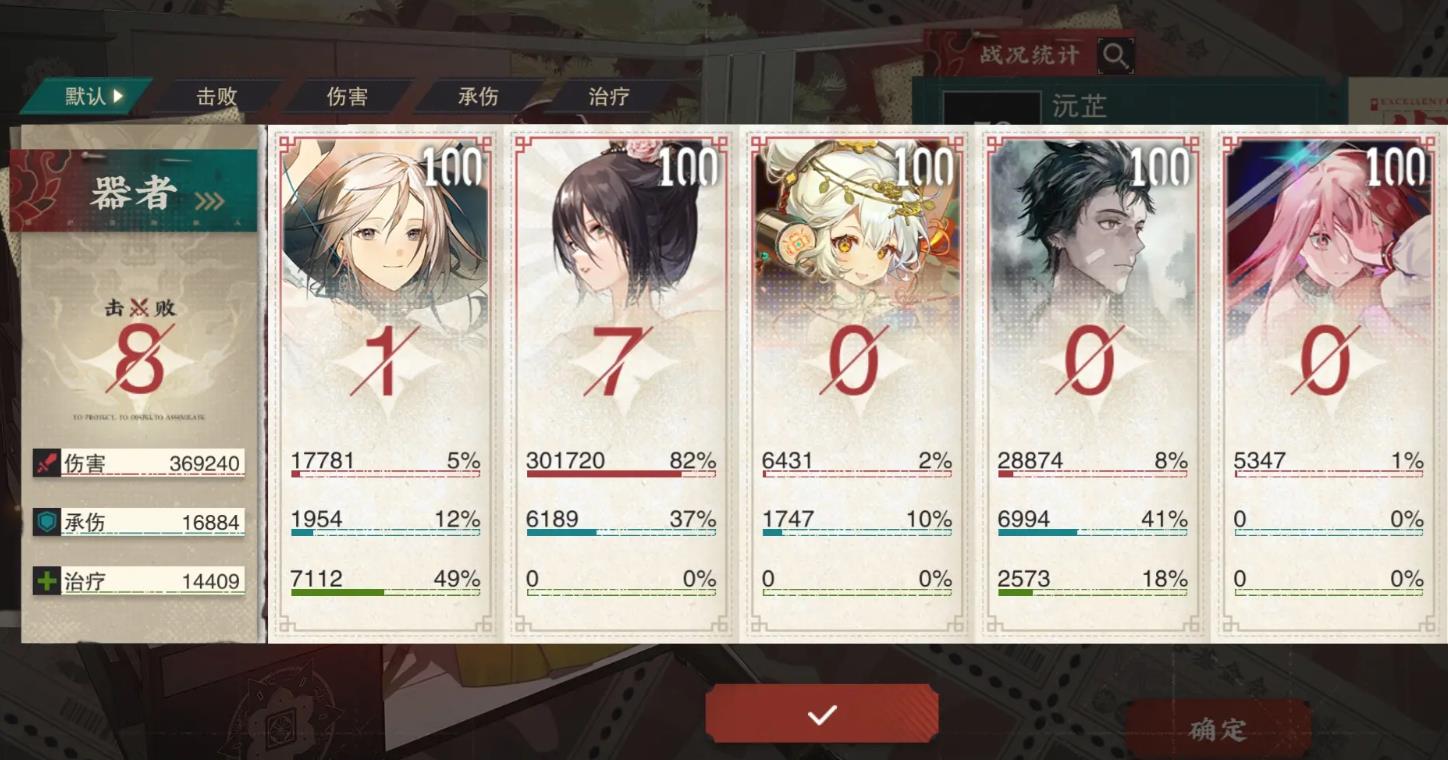View the 治疗 healing tab

(609, 97)
